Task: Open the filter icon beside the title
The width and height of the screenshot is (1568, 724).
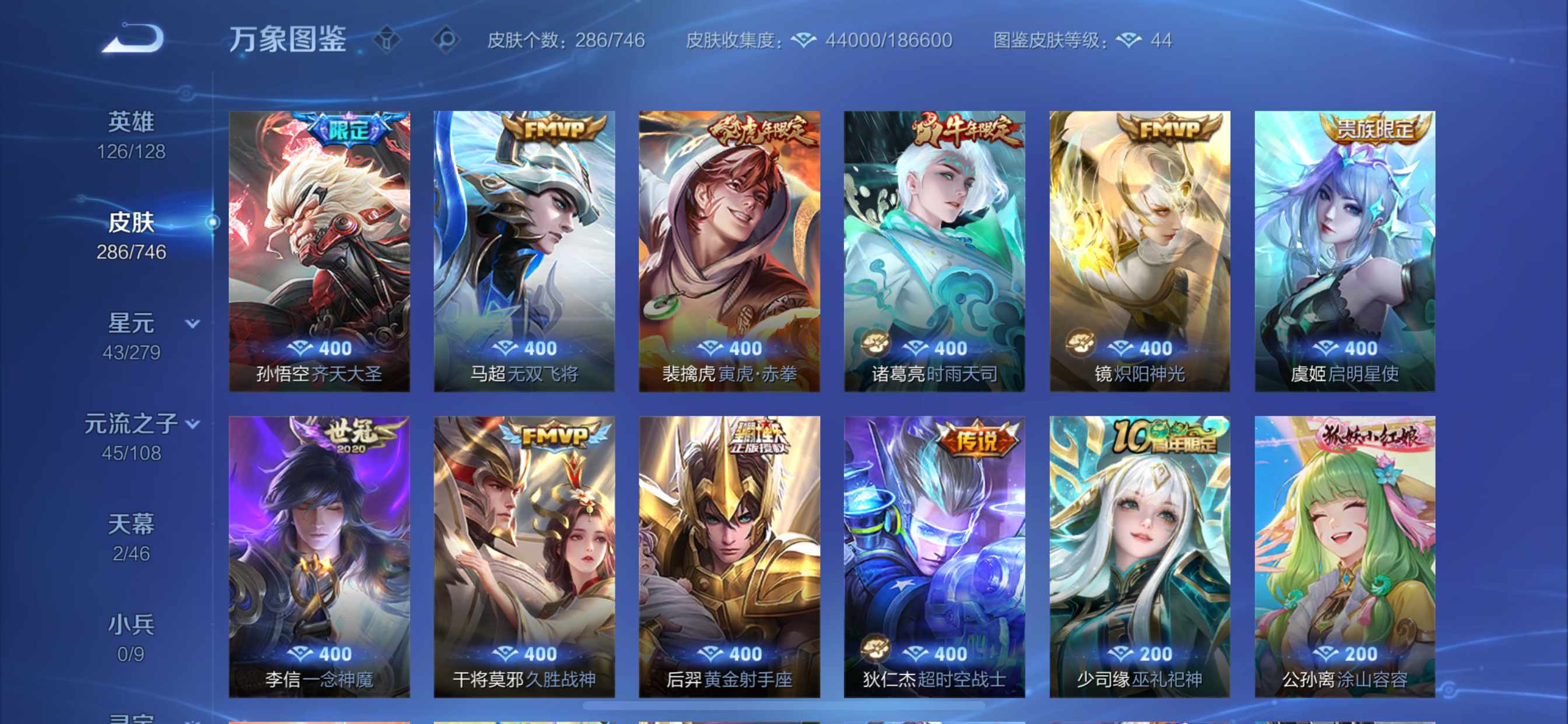Action: [386, 39]
